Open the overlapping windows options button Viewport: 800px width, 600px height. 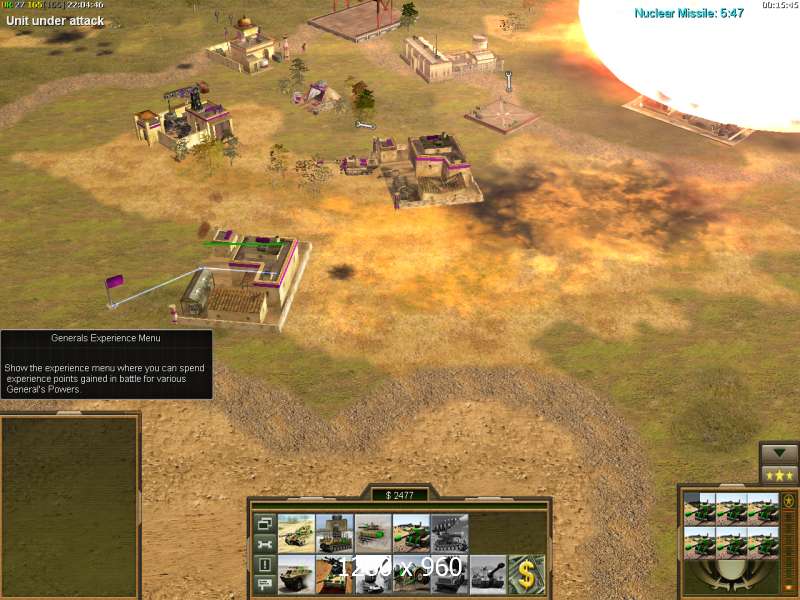tap(264, 523)
